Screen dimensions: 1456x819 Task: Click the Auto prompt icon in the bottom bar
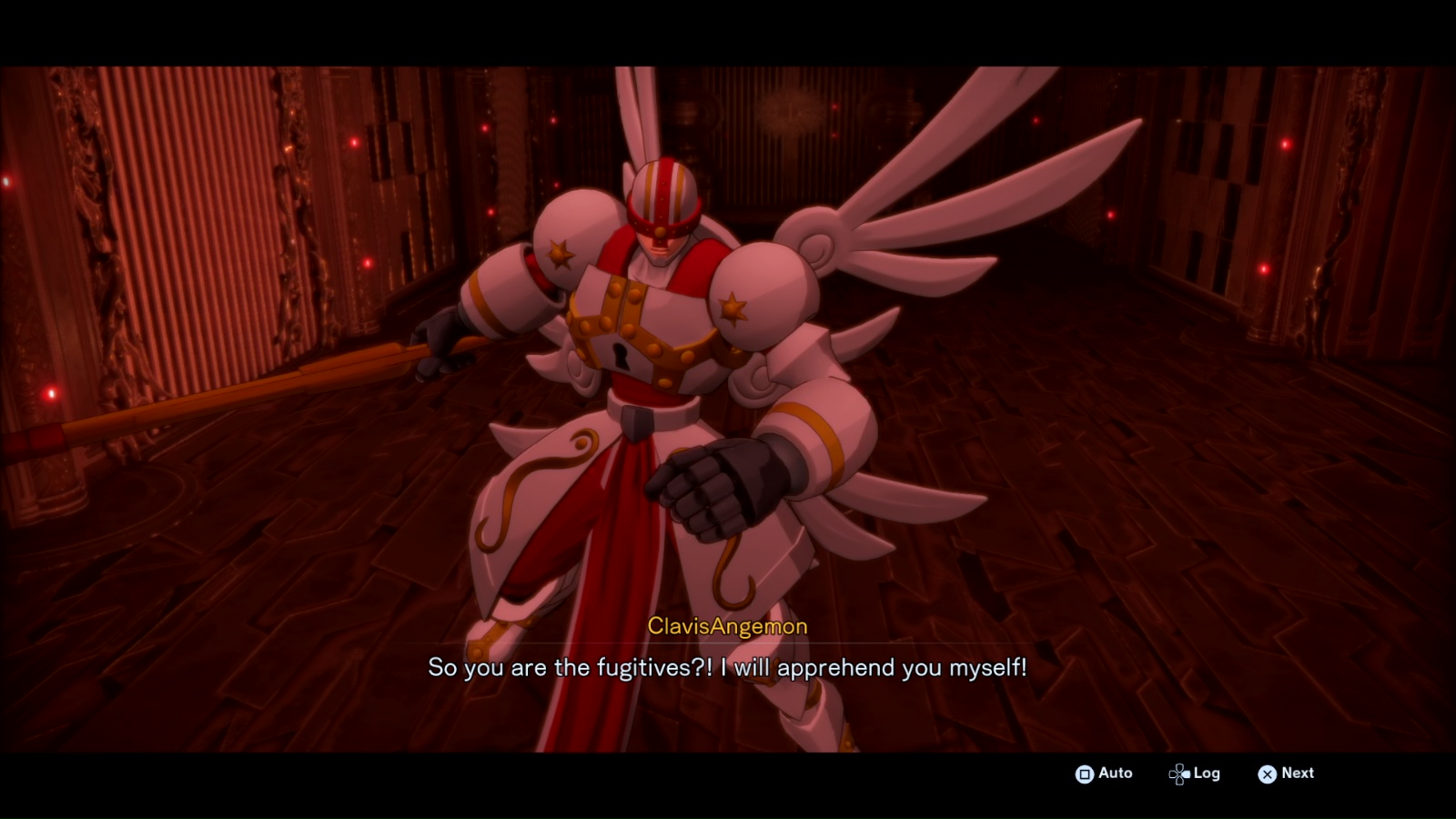pos(1085,773)
